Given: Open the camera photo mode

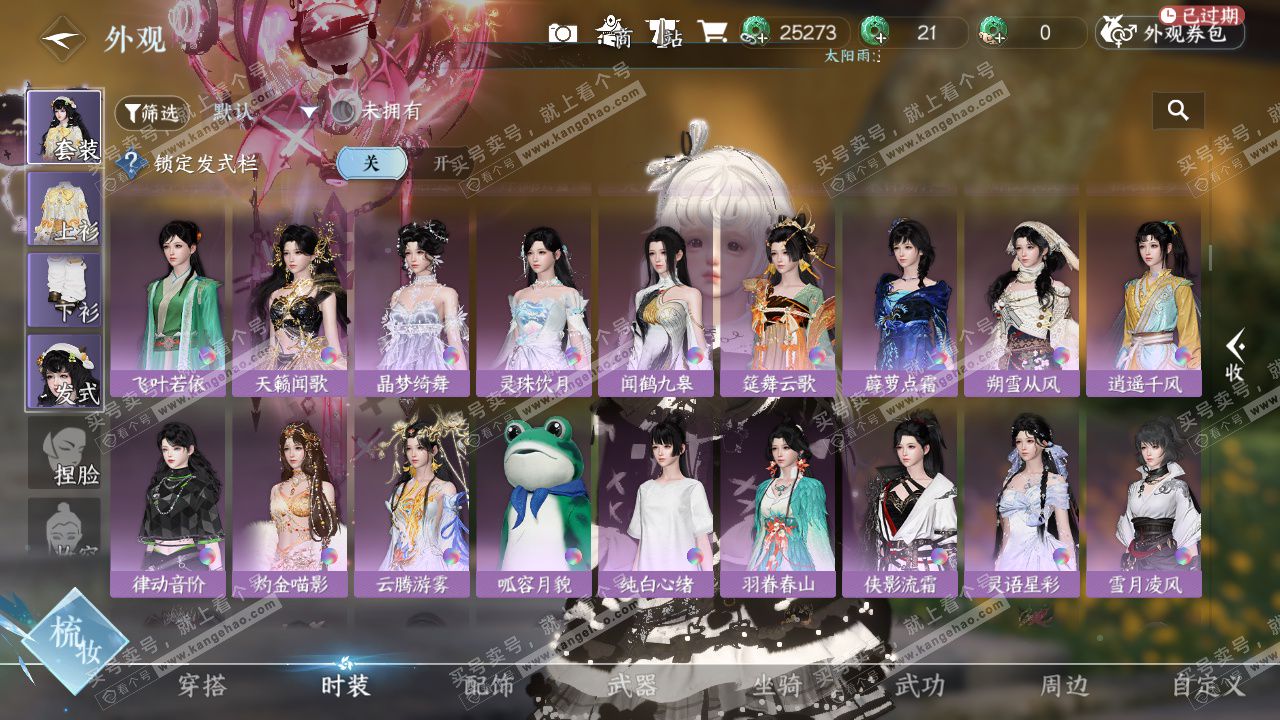Looking at the screenshot, I should point(563,33).
